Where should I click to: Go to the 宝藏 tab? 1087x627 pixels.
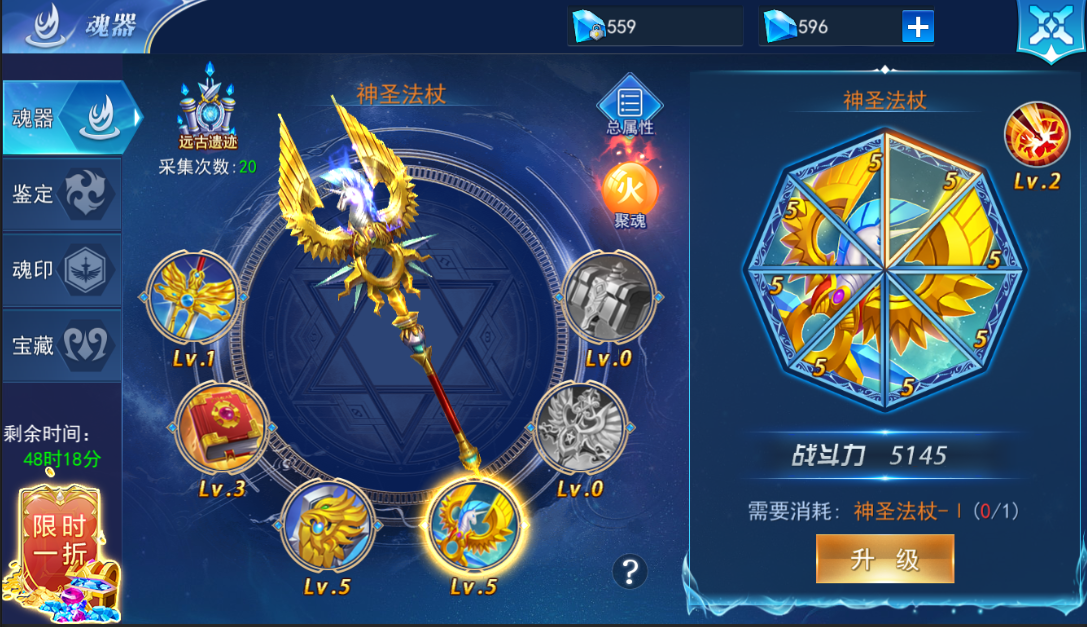coord(62,345)
